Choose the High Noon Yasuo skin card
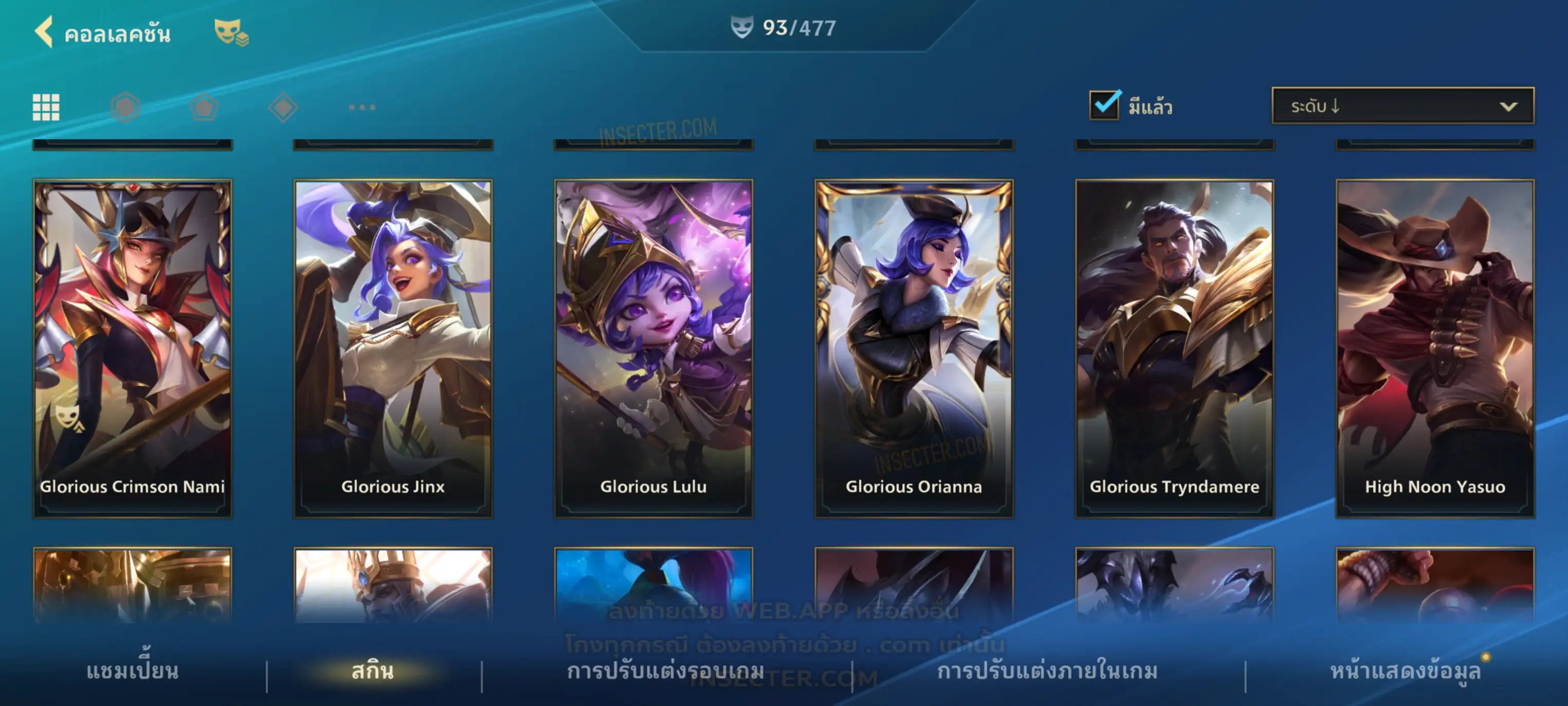 coord(1435,348)
